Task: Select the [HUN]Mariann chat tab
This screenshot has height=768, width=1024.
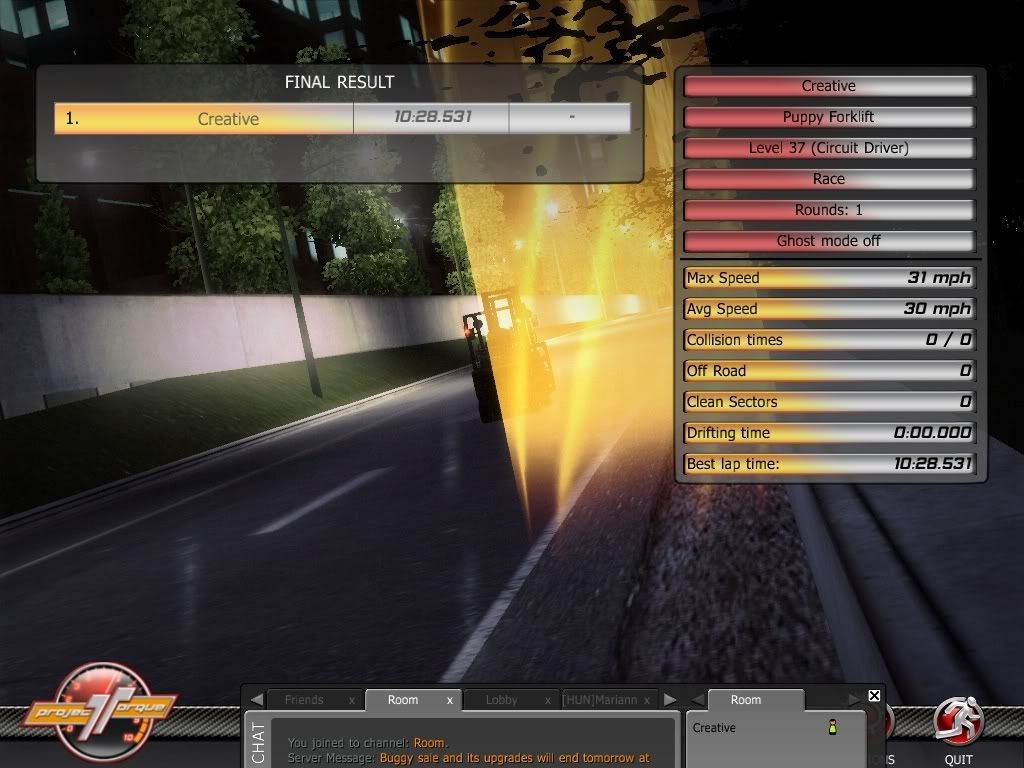Action: (x=600, y=700)
